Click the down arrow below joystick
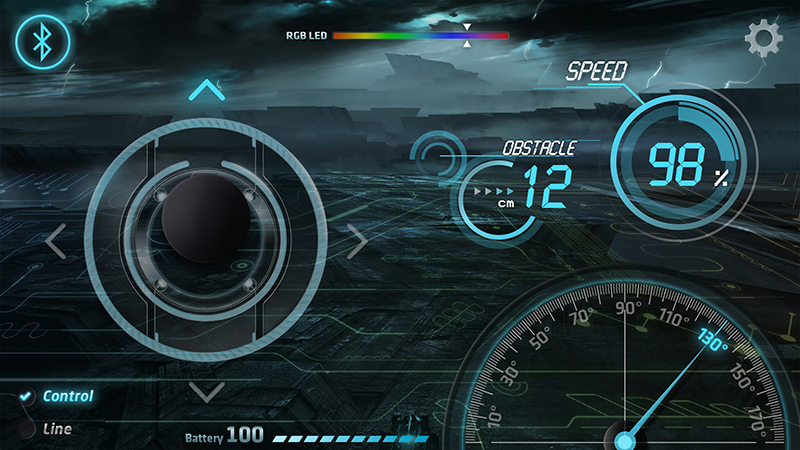The height and width of the screenshot is (450, 800). click(206, 391)
